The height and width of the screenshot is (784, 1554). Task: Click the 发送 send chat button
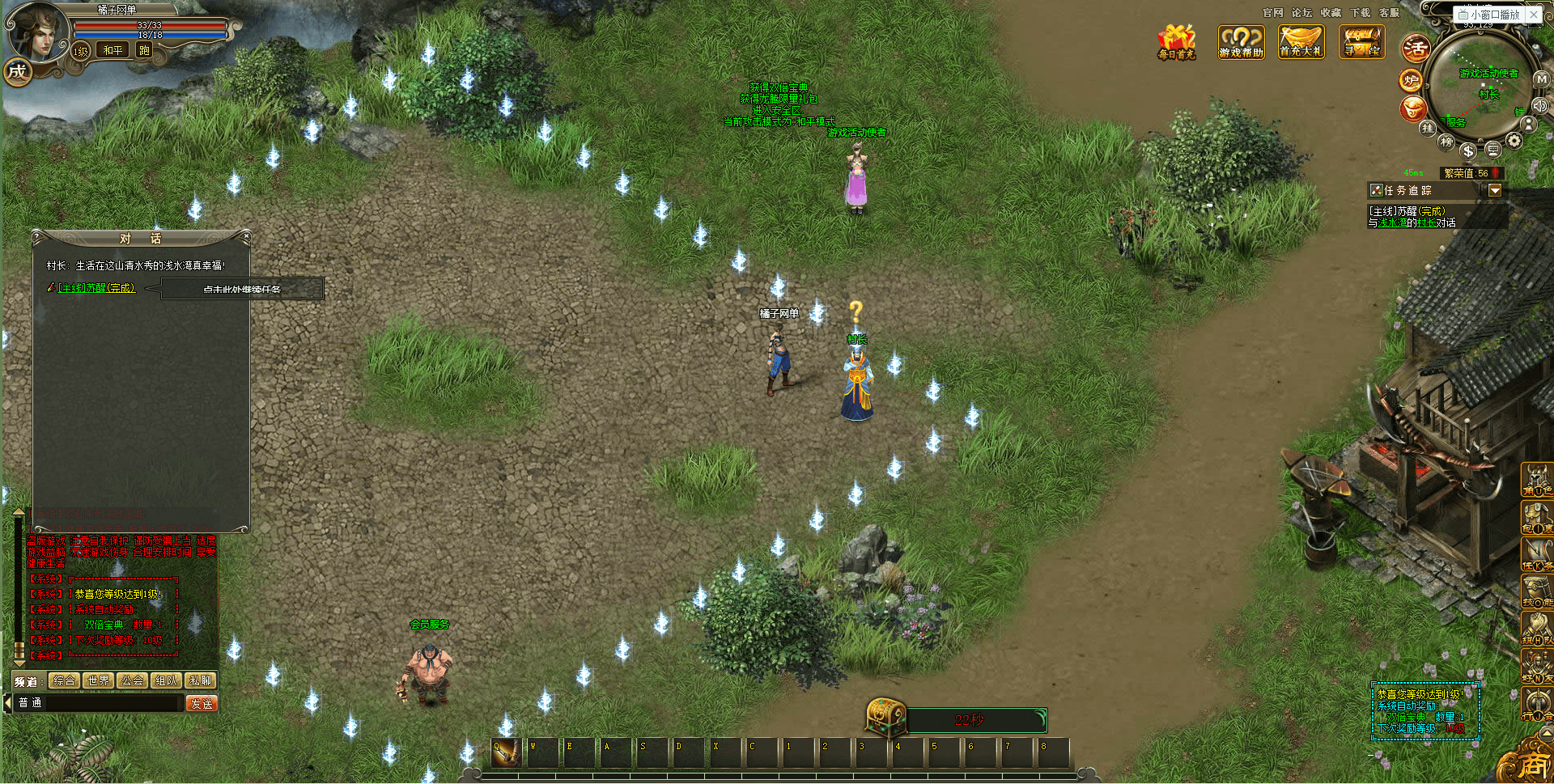(x=202, y=704)
